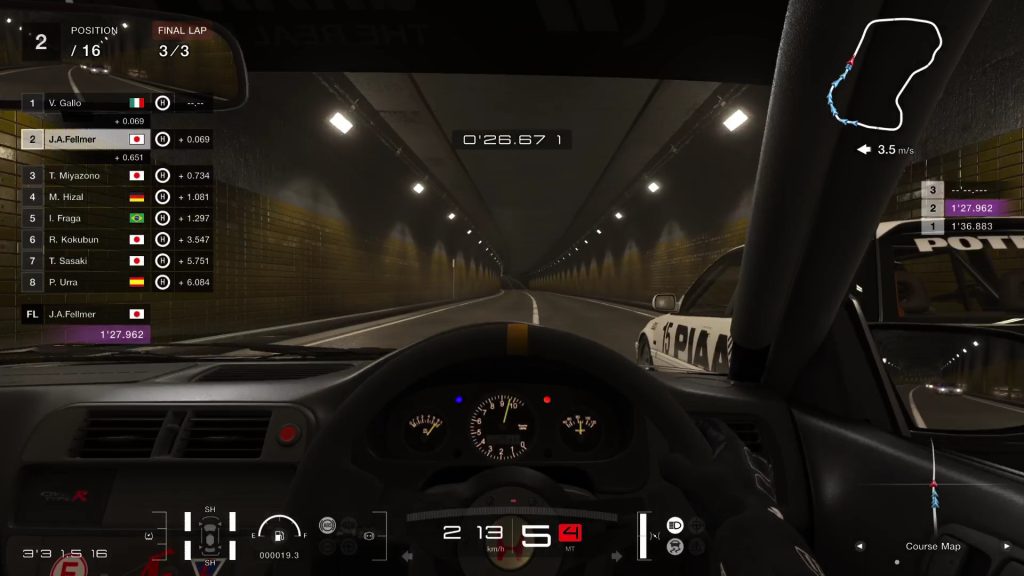
Task: Click the Course Map label
Action: pos(933,547)
